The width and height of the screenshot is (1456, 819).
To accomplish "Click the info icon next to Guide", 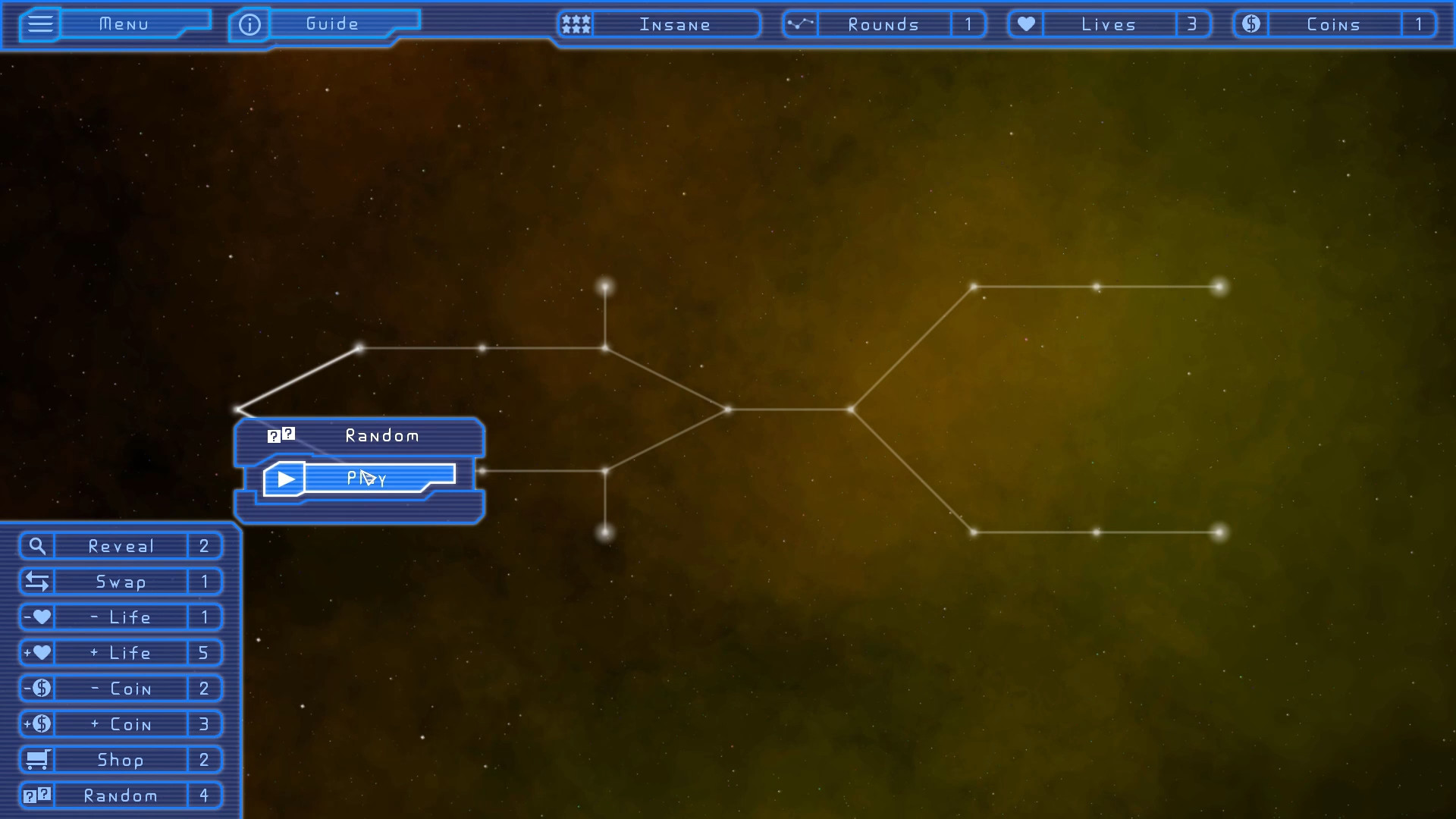I will (249, 24).
